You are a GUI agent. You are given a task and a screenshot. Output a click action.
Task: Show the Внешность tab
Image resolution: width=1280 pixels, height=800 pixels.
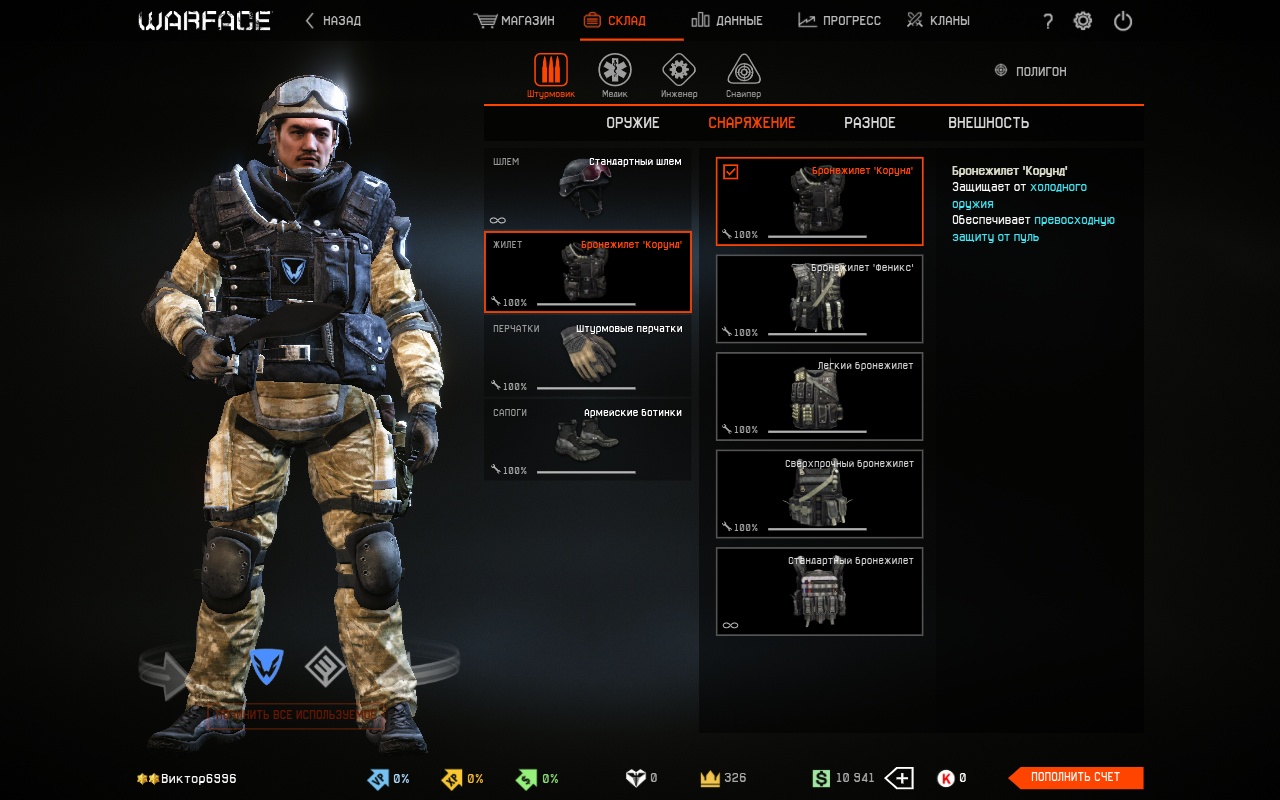(988, 123)
